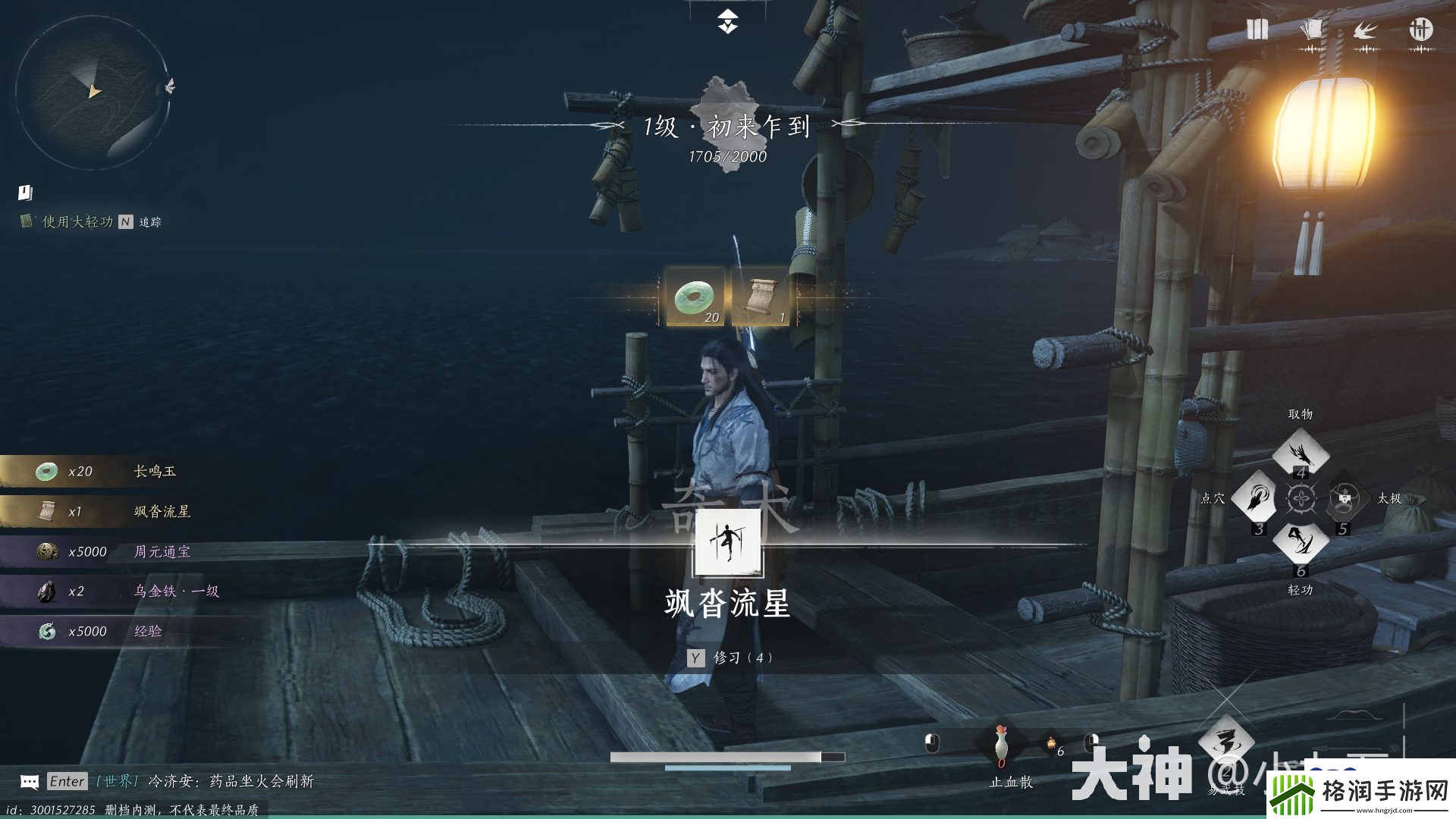Click the 长鸣玉 x20 reward thumbnail
Screen dimensions: 1456x819
47,470
